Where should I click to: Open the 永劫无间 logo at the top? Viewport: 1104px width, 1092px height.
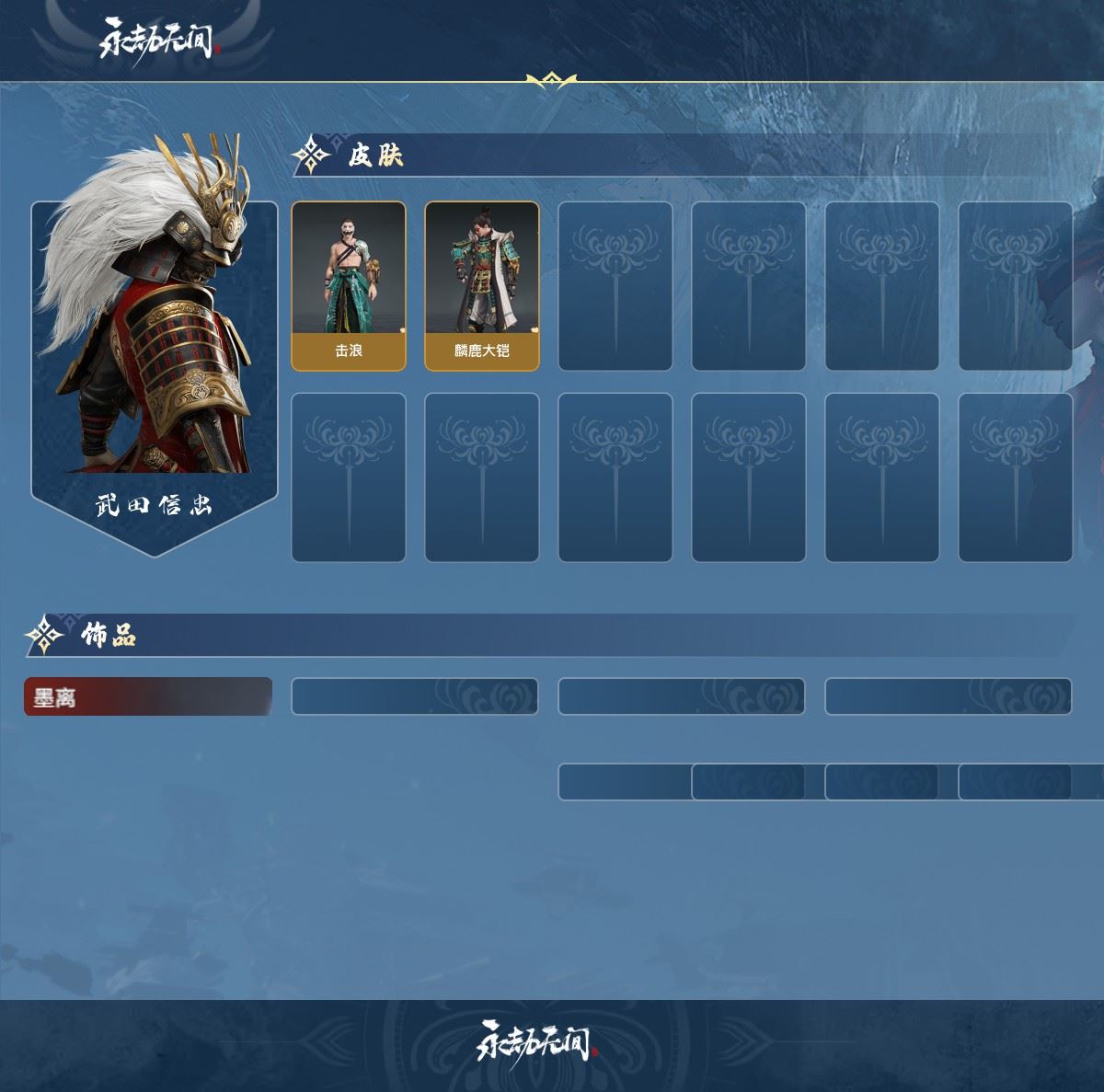(156, 40)
